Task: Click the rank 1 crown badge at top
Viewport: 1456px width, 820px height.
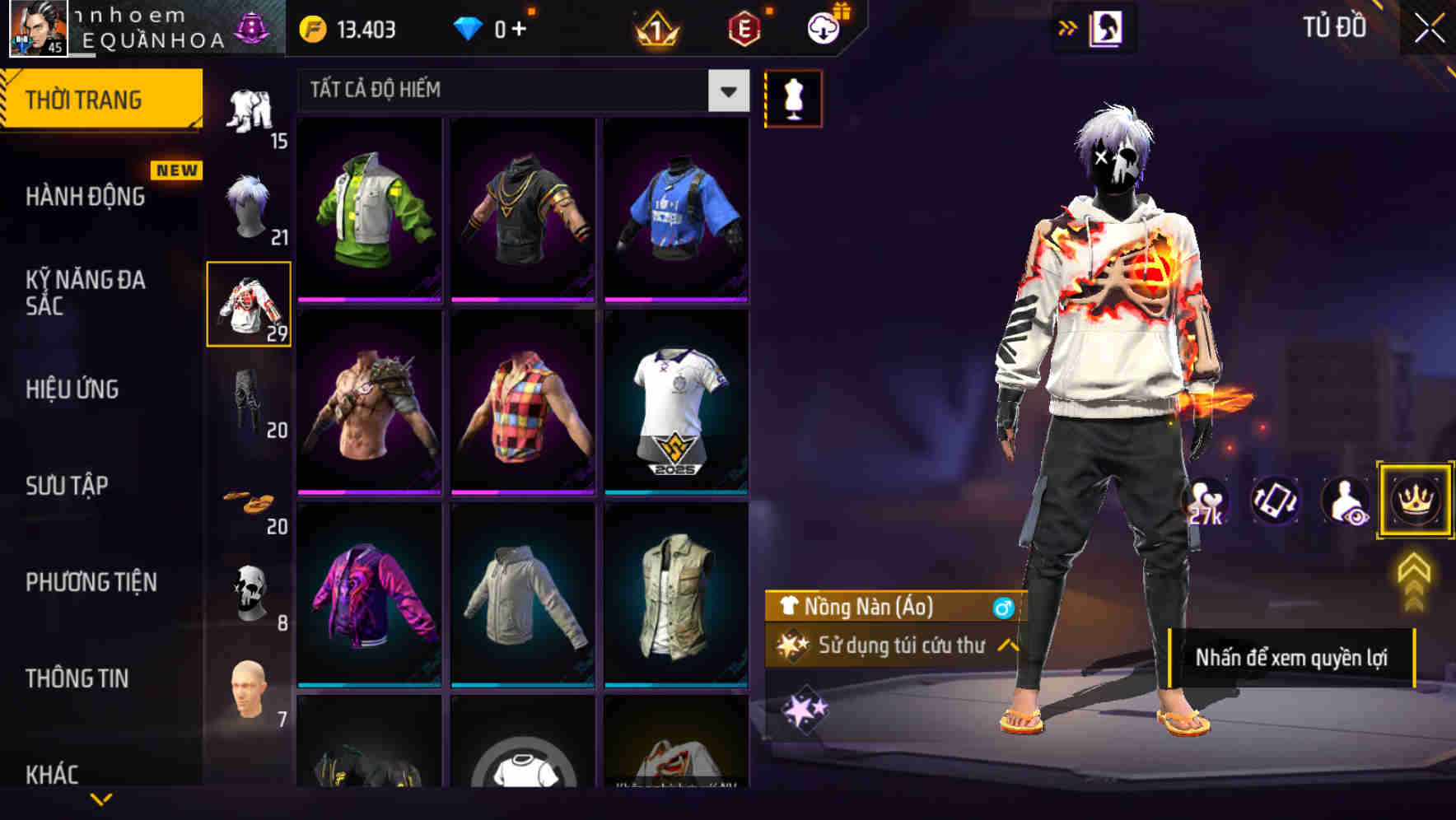Action: (655, 28)
